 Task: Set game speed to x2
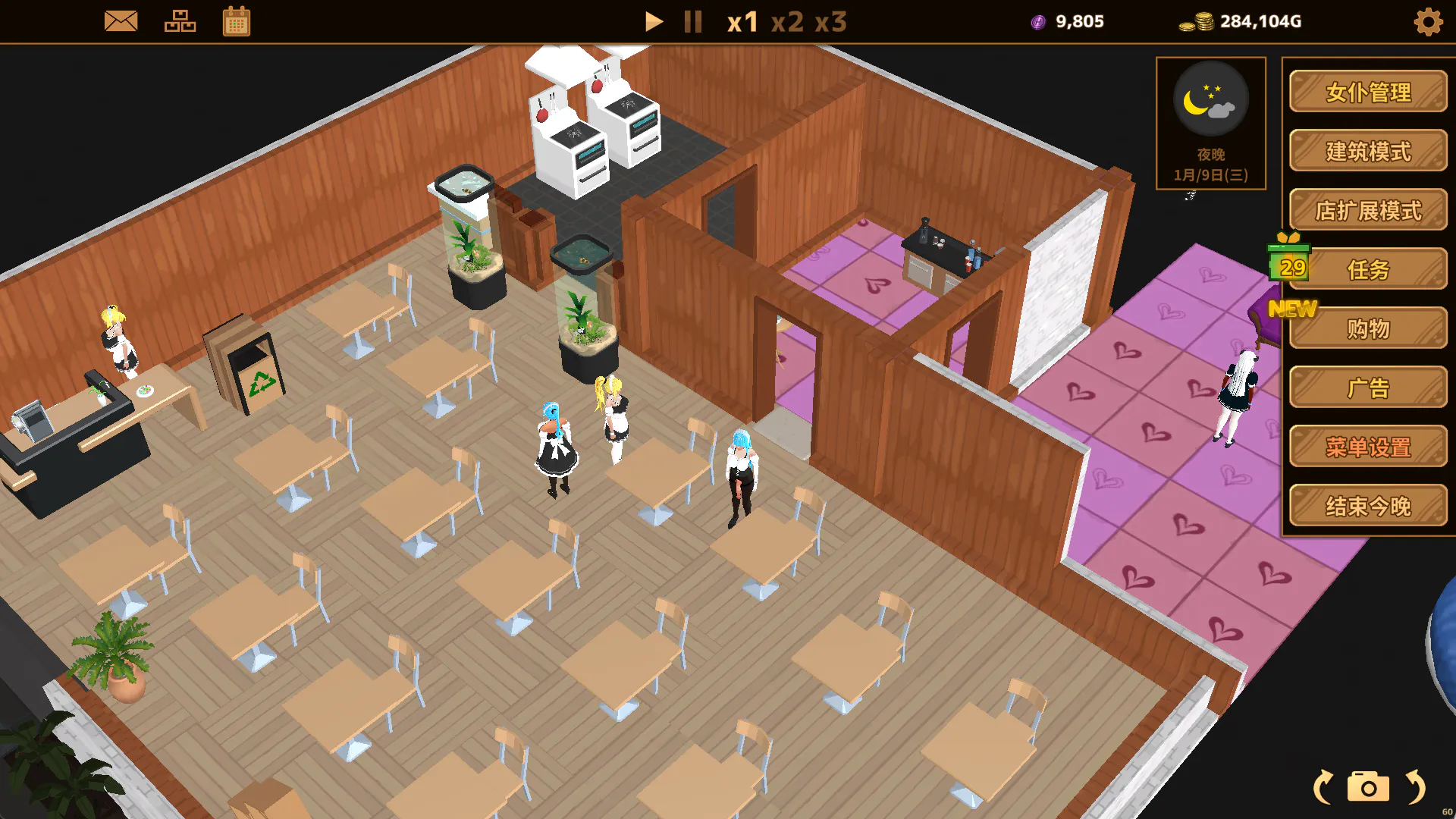pos(787,22)
